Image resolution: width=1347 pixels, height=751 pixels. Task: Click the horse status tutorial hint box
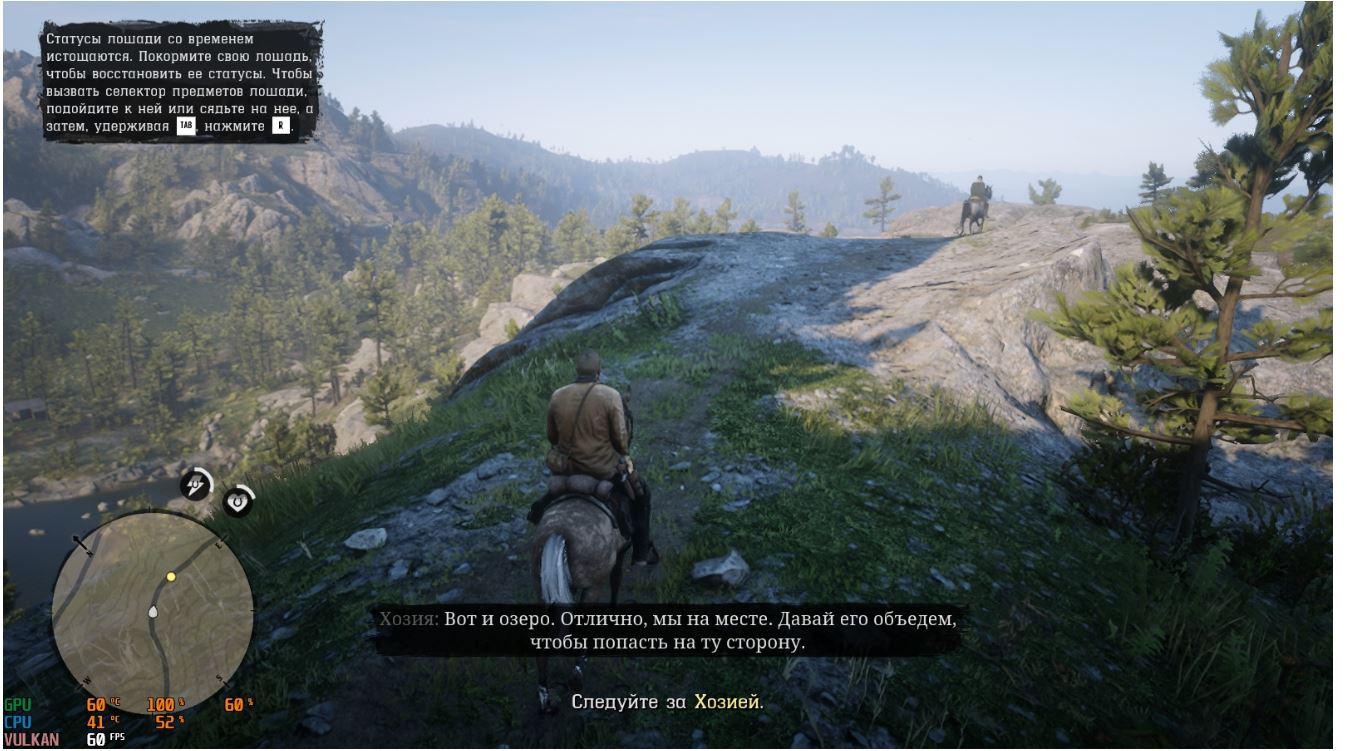point(180,83)
